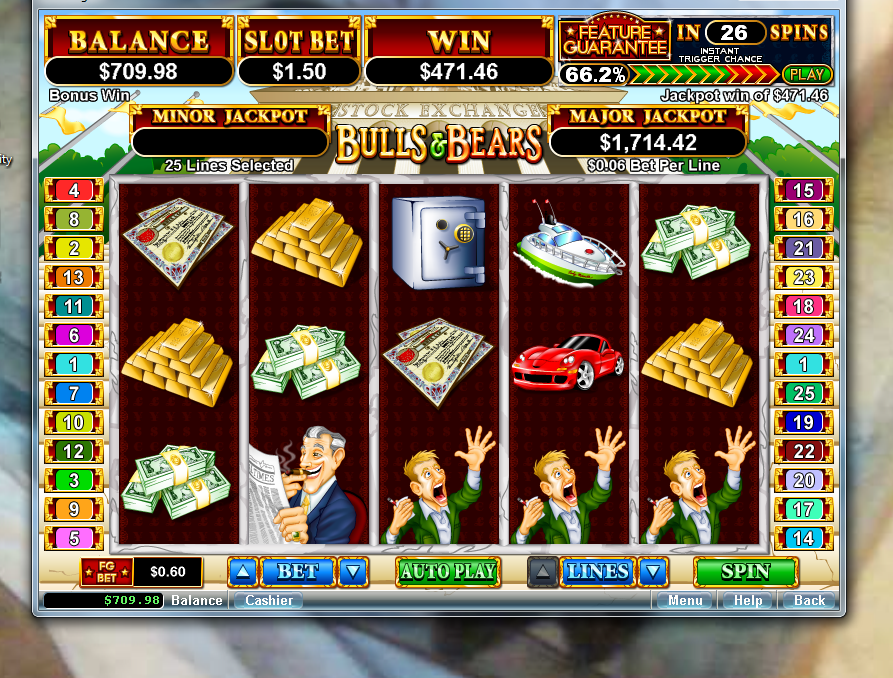Viewport: 893px width, 678px height.
Task: Choose payline 10 marker
Action: click(x=73, y=422)
